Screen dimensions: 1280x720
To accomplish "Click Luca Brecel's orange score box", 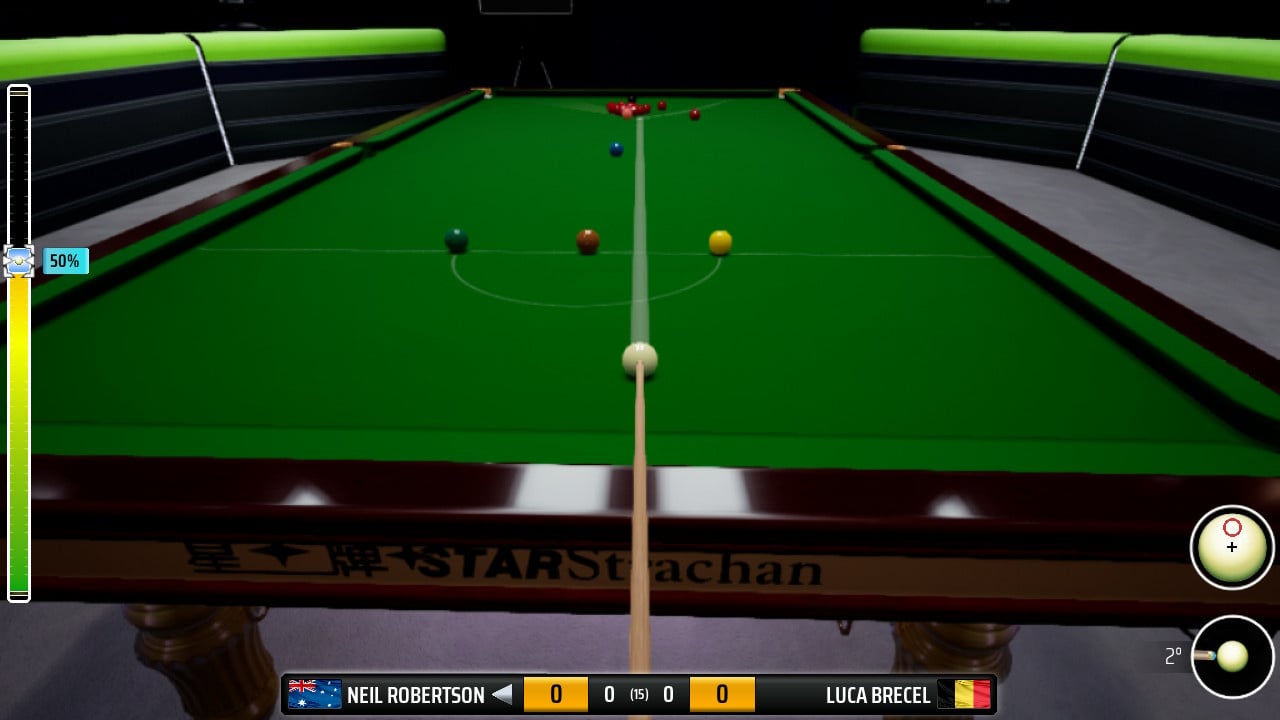I will (x=722, y=693).
